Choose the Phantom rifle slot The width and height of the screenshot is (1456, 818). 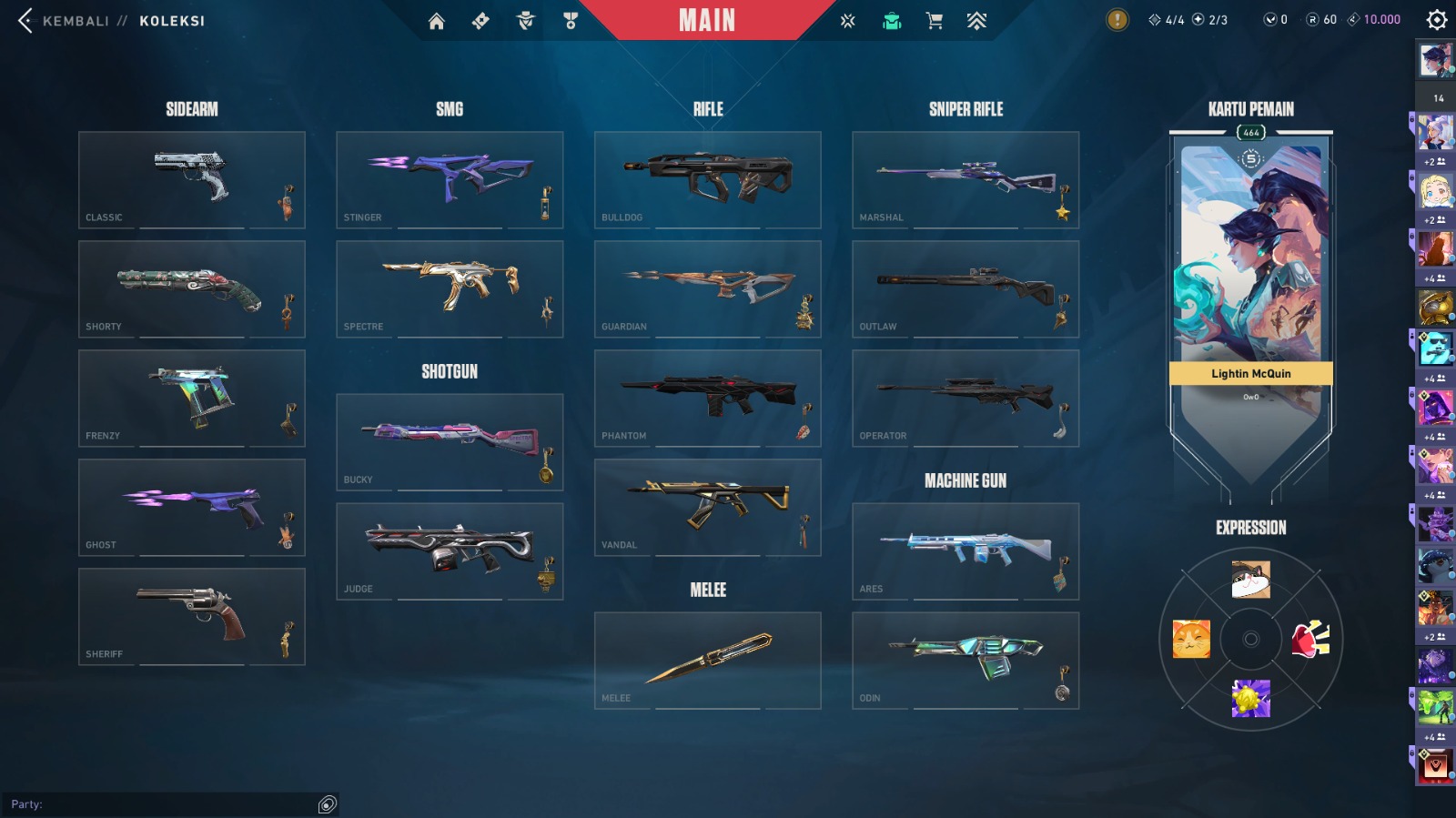coord(707,398)
